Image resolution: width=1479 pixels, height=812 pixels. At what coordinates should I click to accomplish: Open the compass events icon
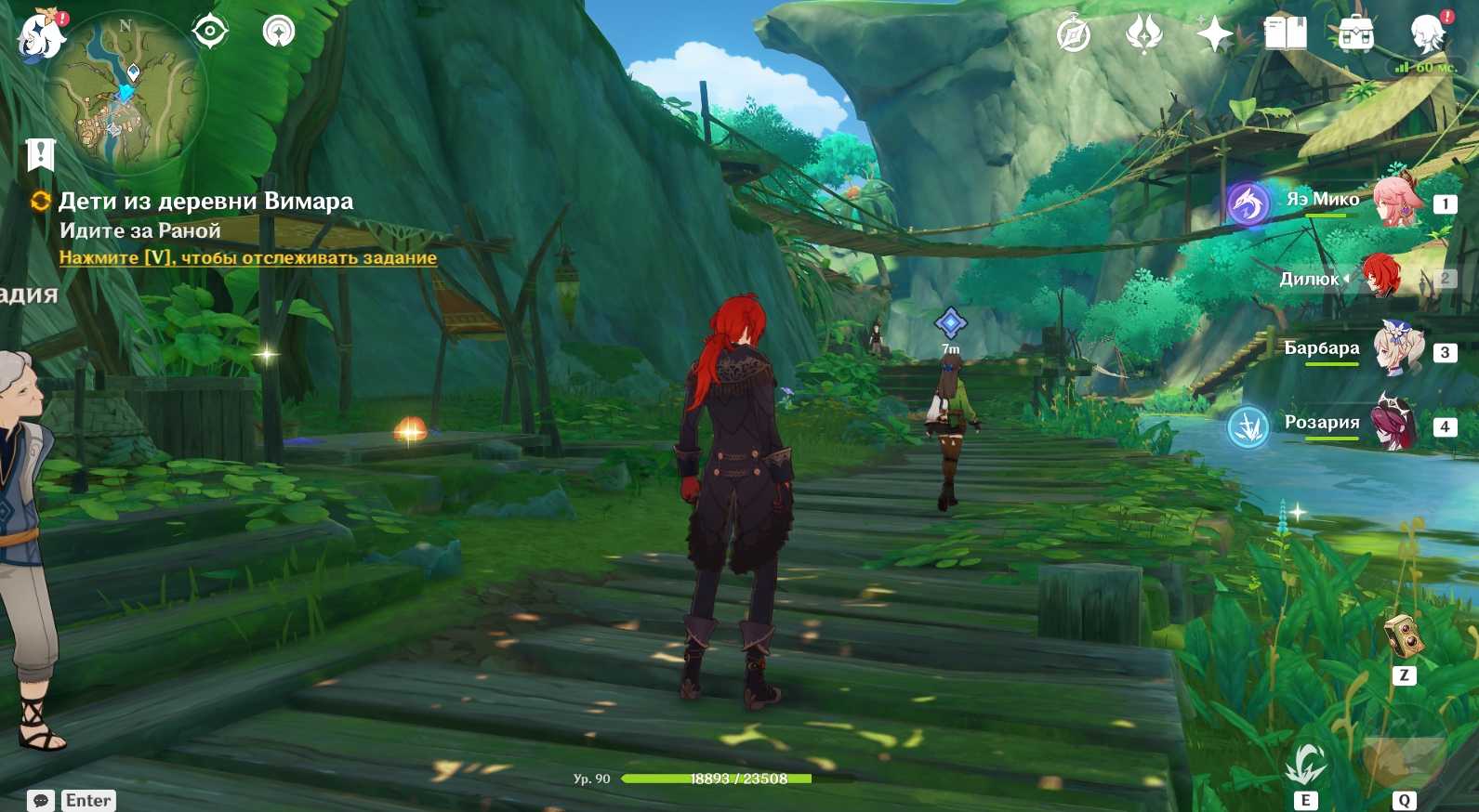[1074, 35]
